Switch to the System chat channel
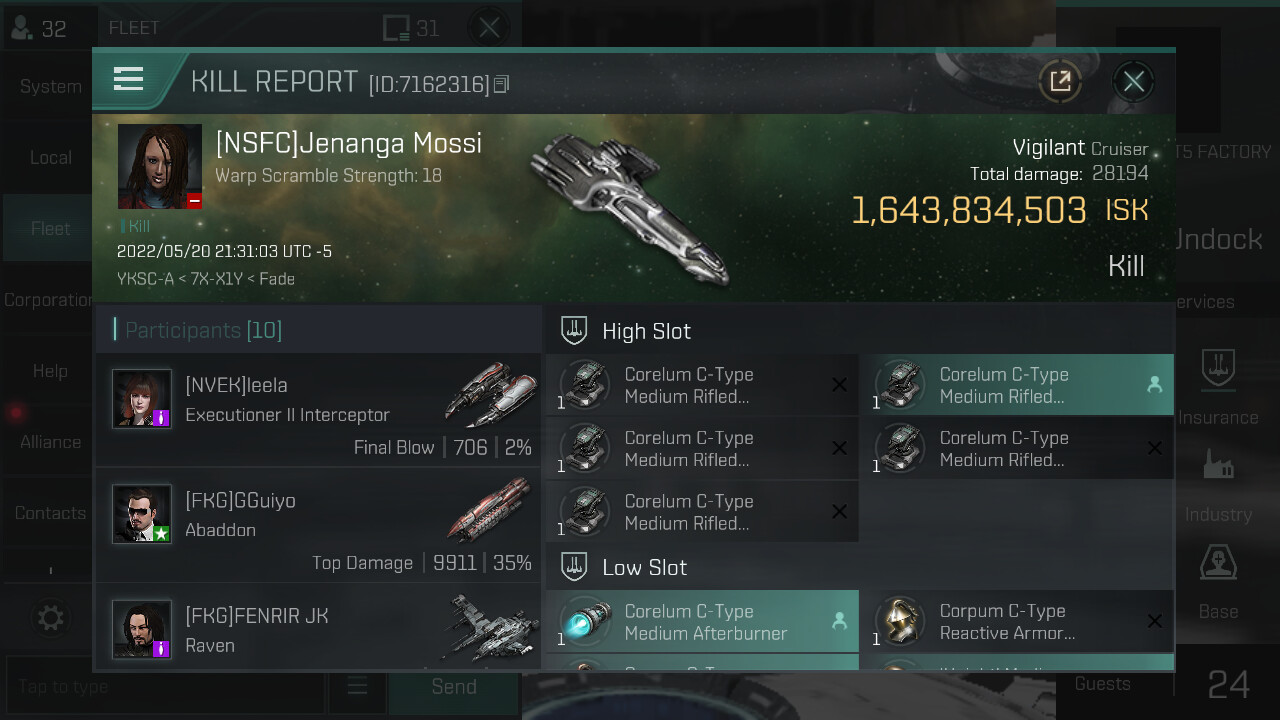 click(50, 87)
